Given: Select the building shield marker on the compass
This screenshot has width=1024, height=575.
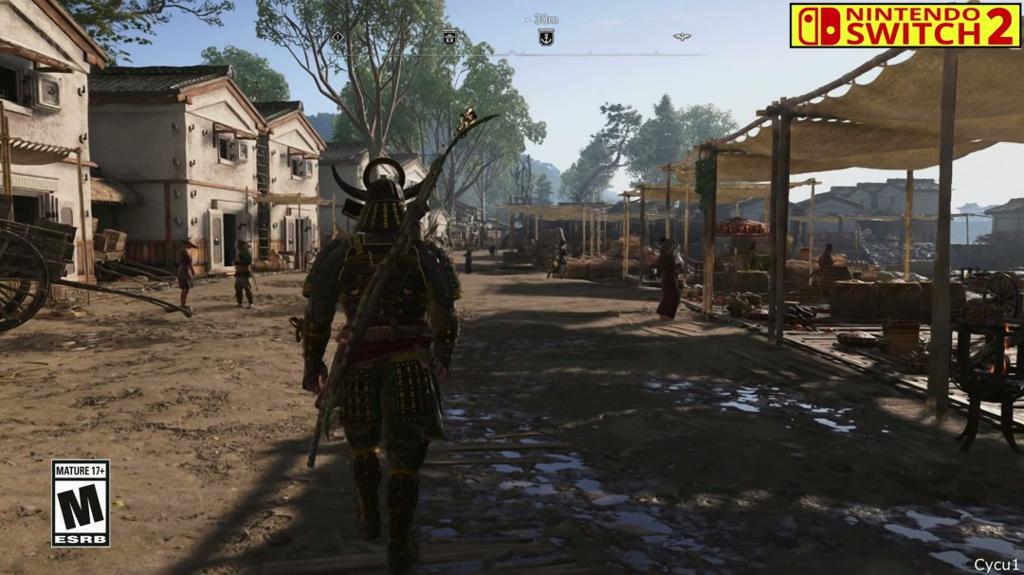Looking at the screenshot, I should coord(450,37).
